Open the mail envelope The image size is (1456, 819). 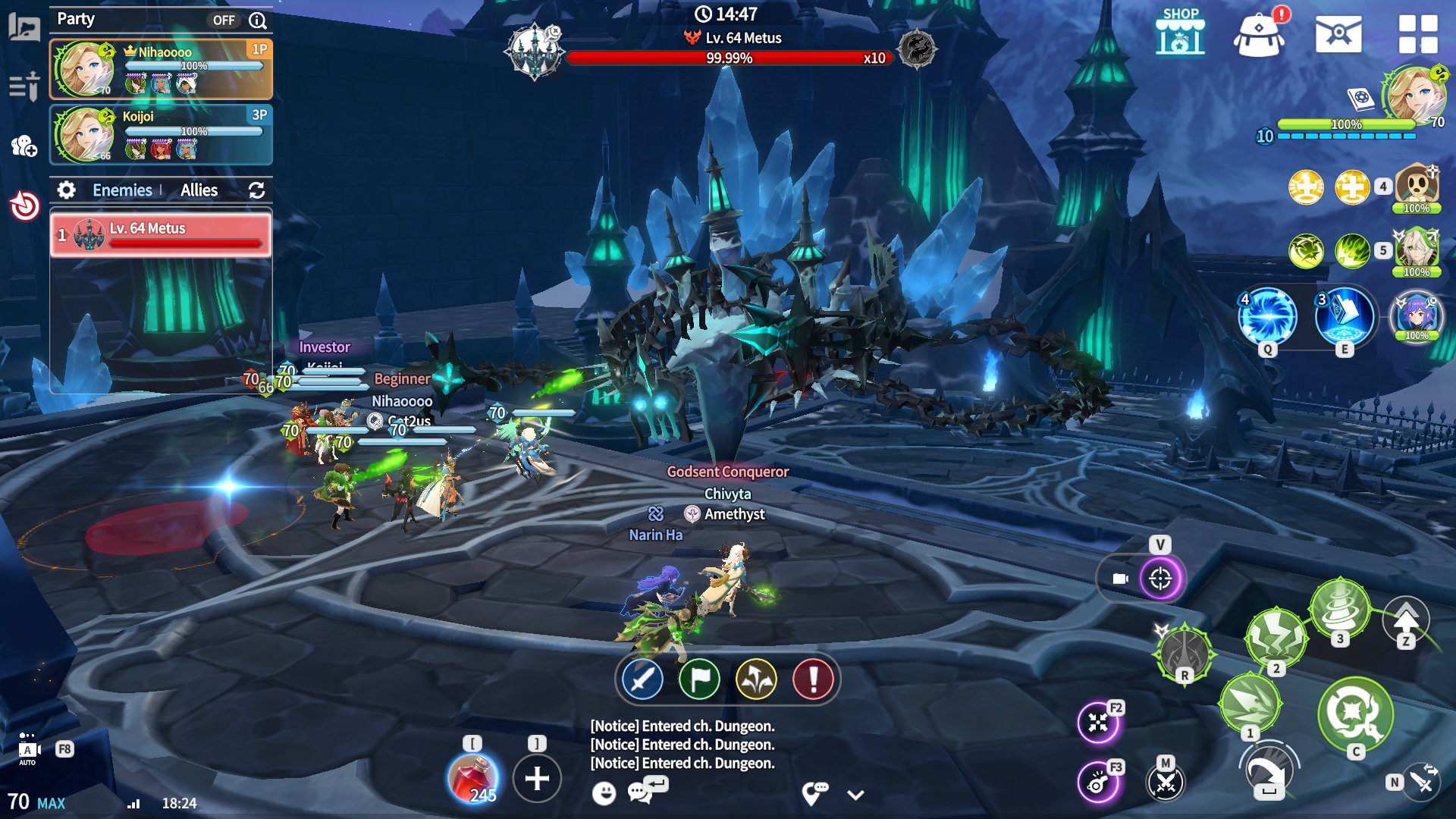click(1338, 34)
